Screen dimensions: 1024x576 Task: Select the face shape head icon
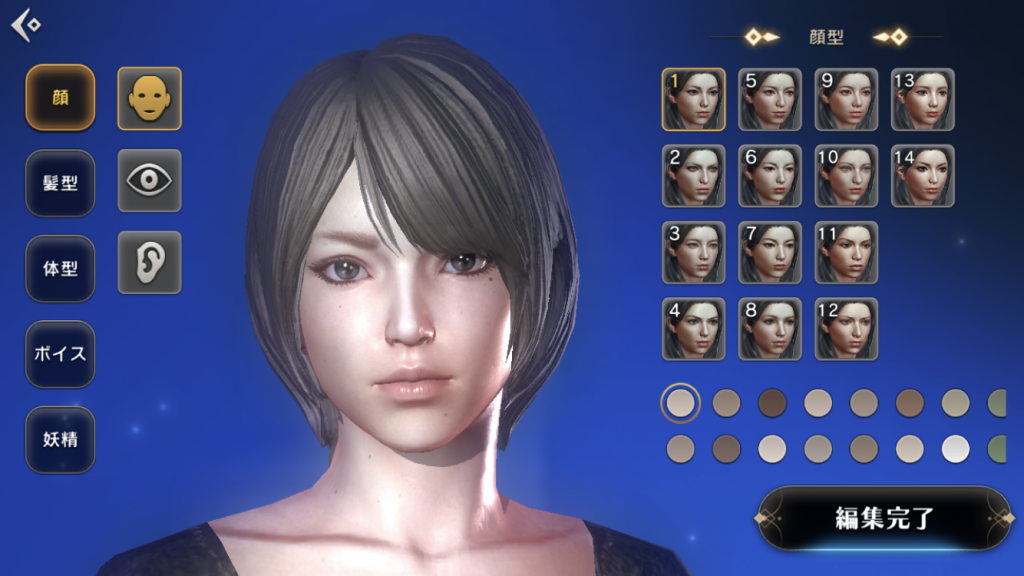(150, 98)
